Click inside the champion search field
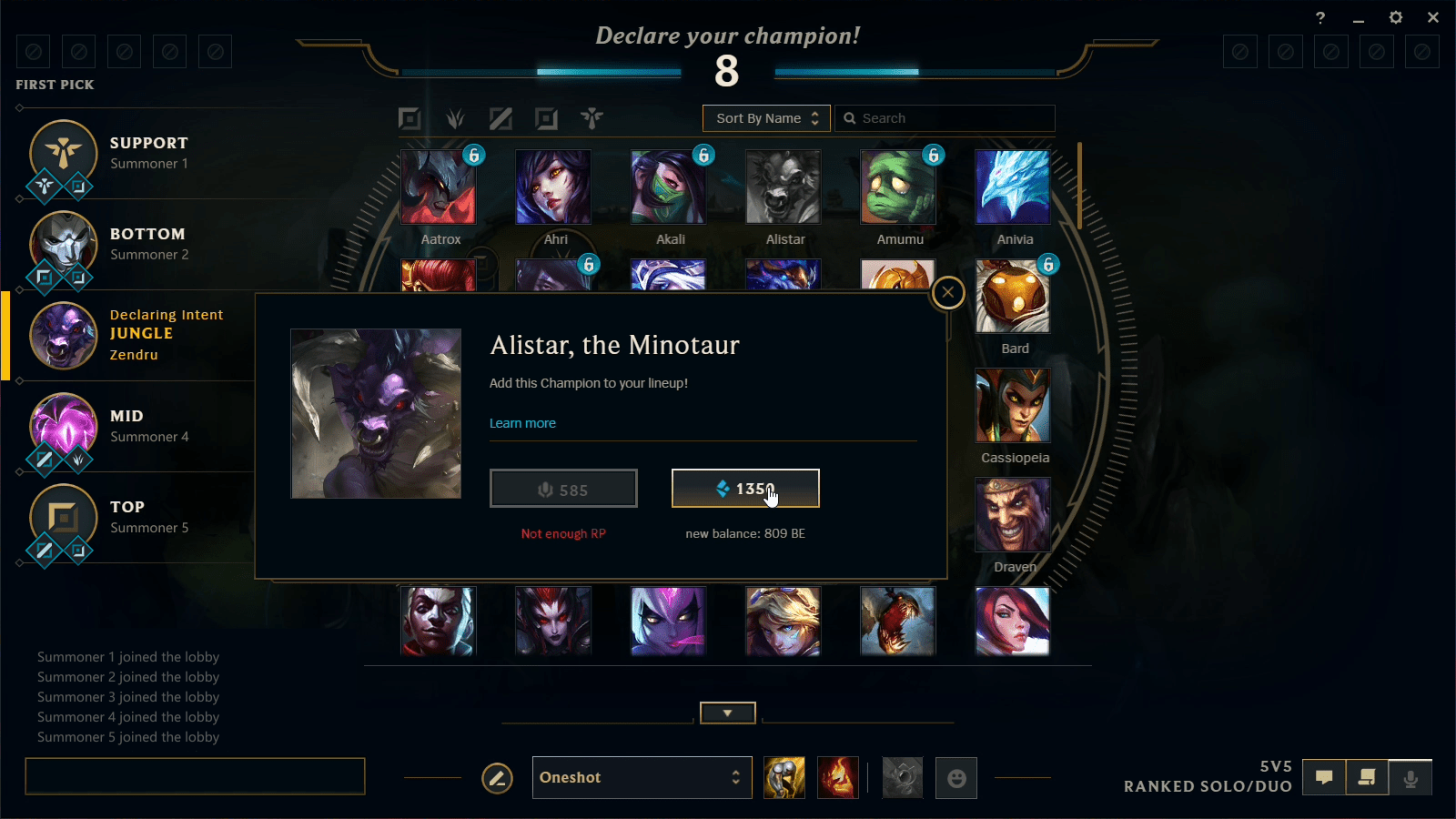The image size is (1456, 819). coord(945,118)
